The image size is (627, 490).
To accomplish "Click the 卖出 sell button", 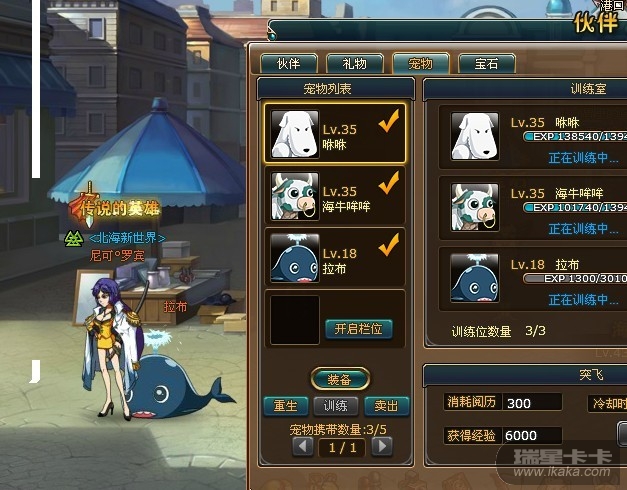I will point(386,406).
